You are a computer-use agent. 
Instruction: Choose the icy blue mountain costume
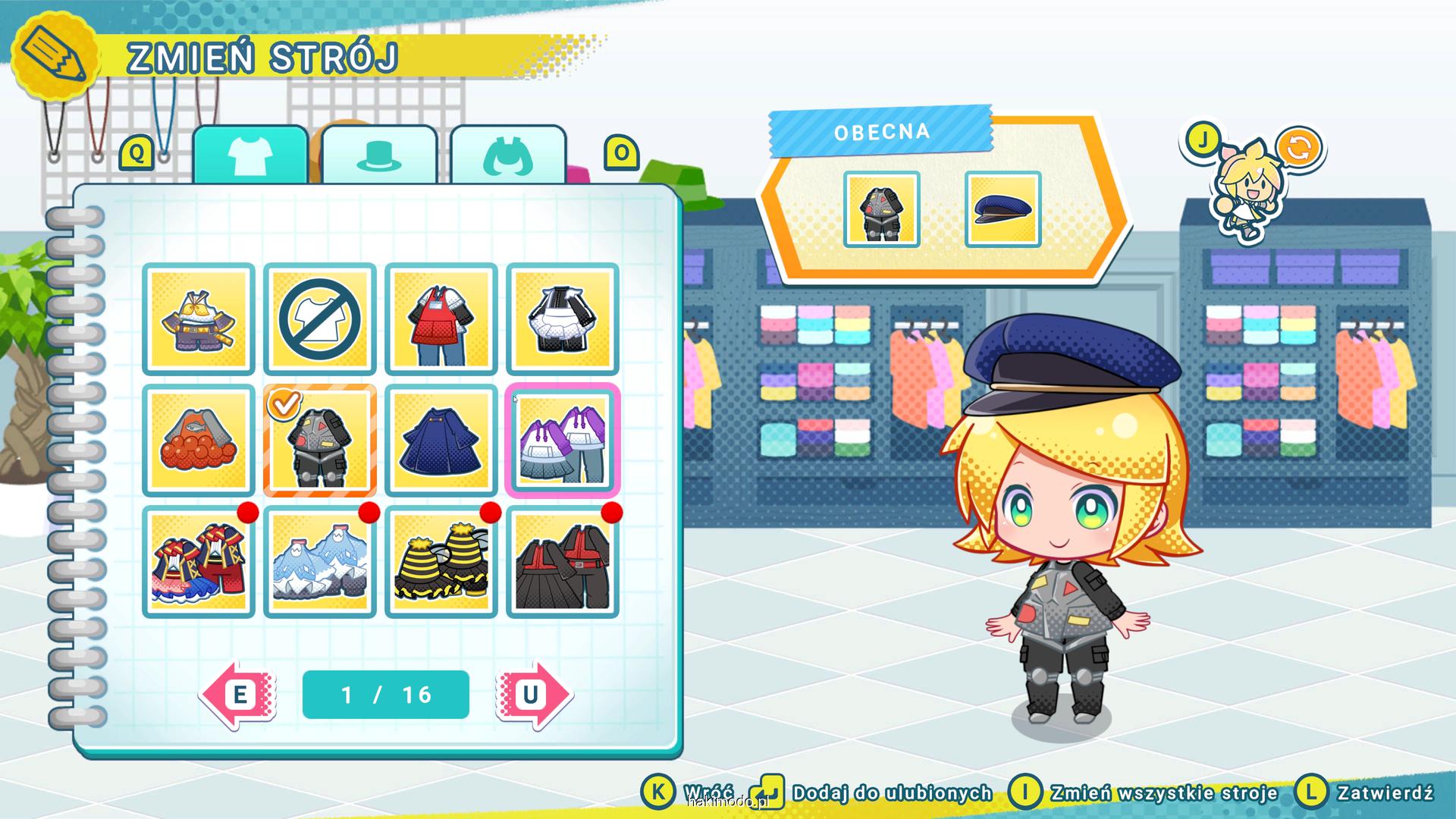click(320, 562)
